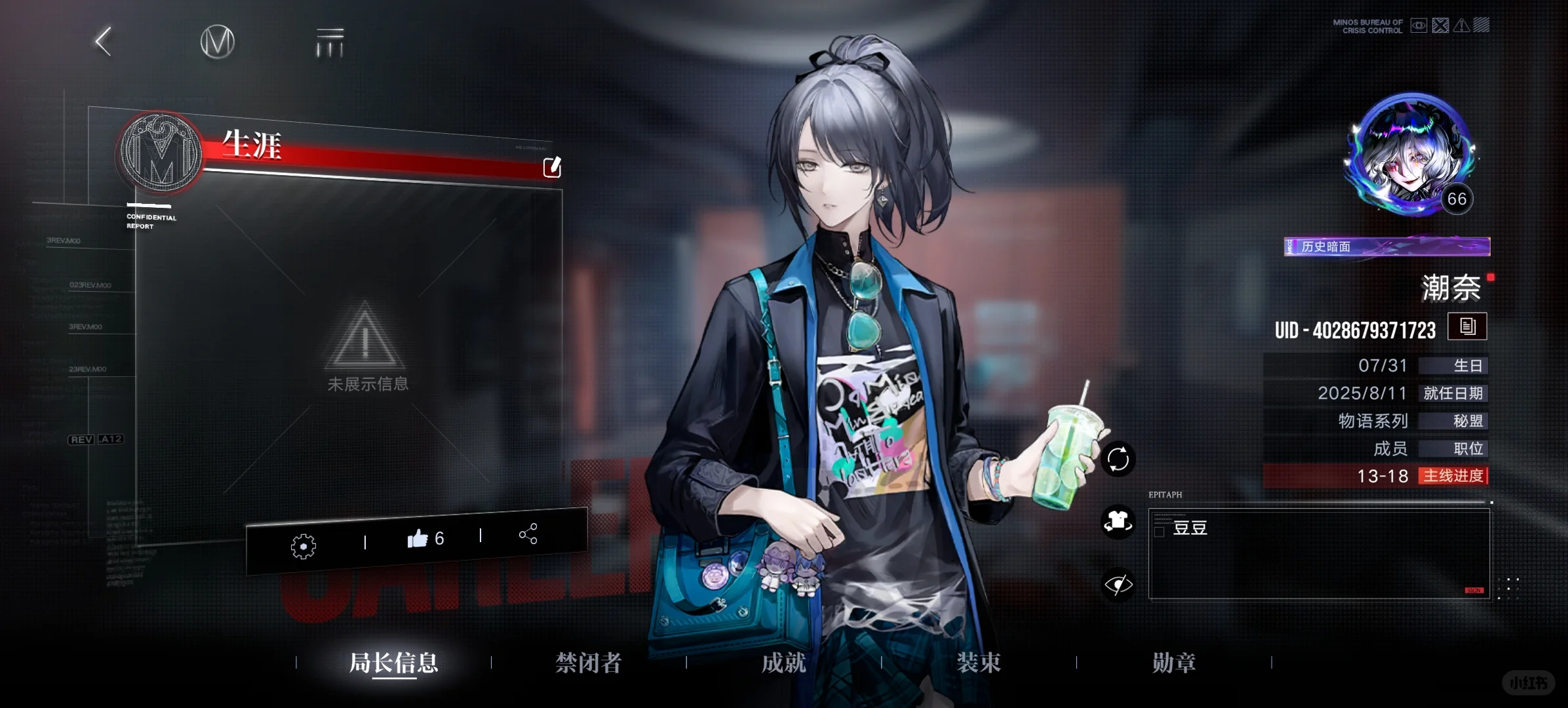Select the 局长信息 tab

coord(393,663)
